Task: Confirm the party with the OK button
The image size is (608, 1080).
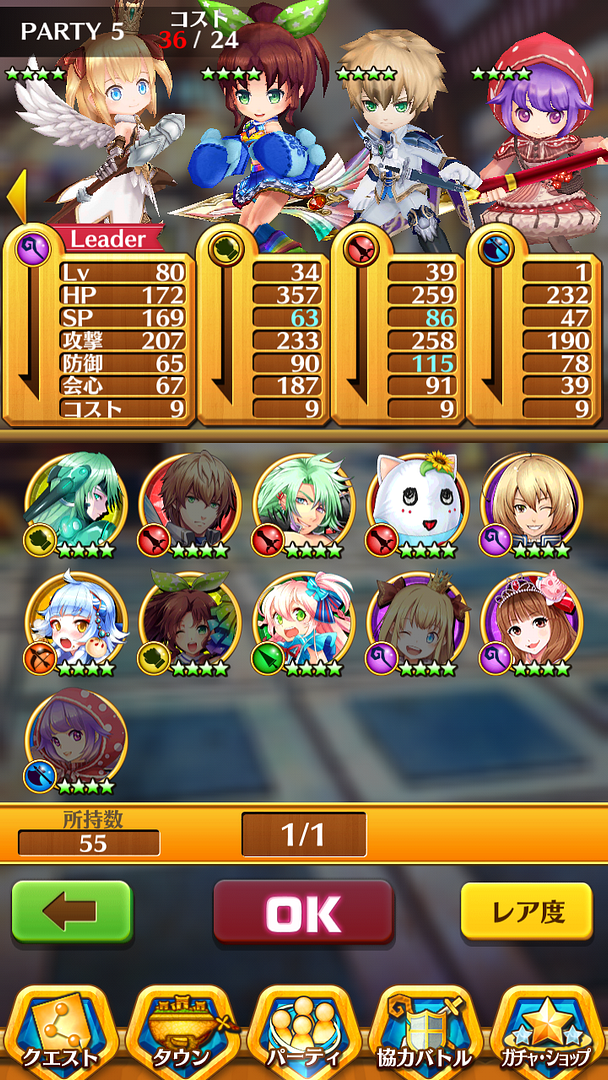Action: [x=303, y=912]
